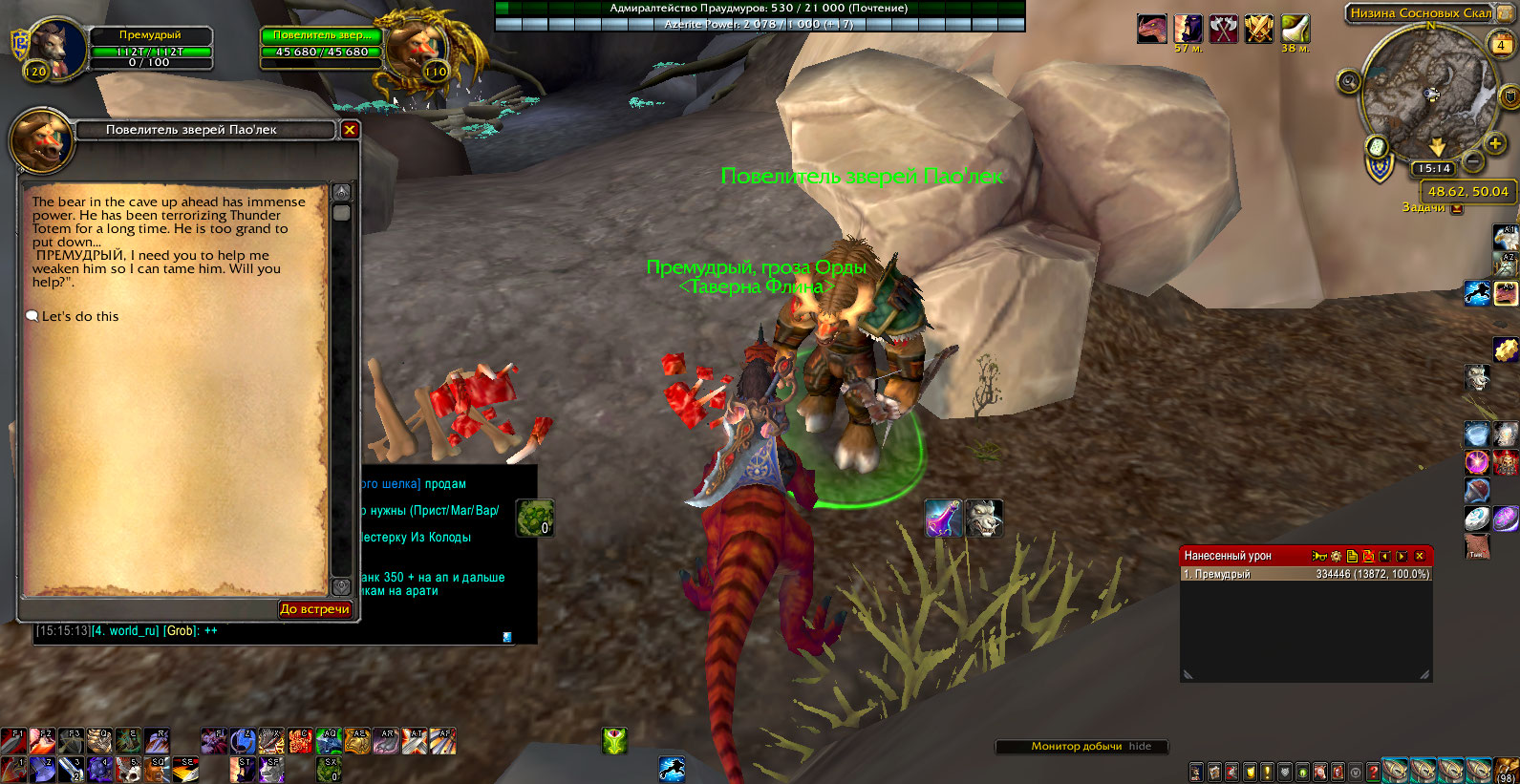The width and height of the screenshot is (1520, 784).
Task: Close the Повелитель зверей Пао'лек dialogue window
Action: (x=350, y=130)
